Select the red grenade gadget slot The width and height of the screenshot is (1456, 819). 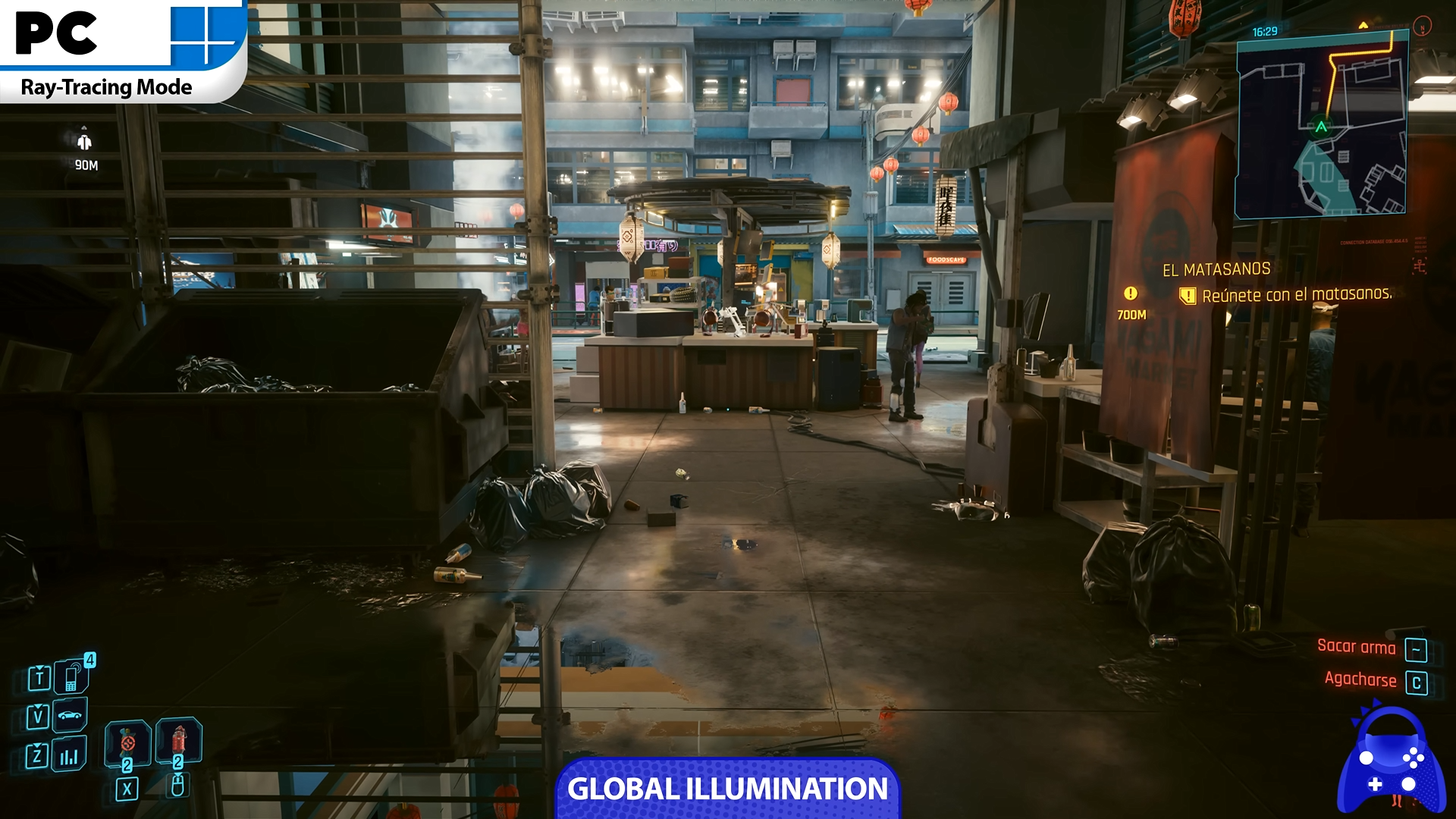tap(178, 739)
